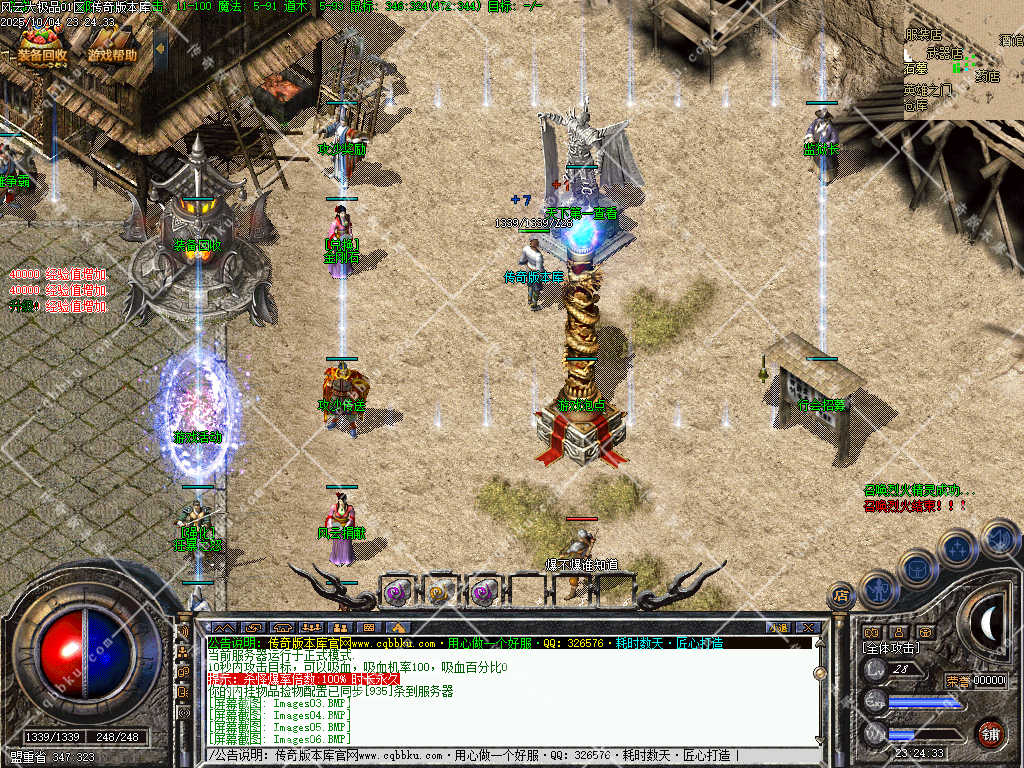Select the orange swirl item in quick slot

pyautogui.click(x=441, y=592)
